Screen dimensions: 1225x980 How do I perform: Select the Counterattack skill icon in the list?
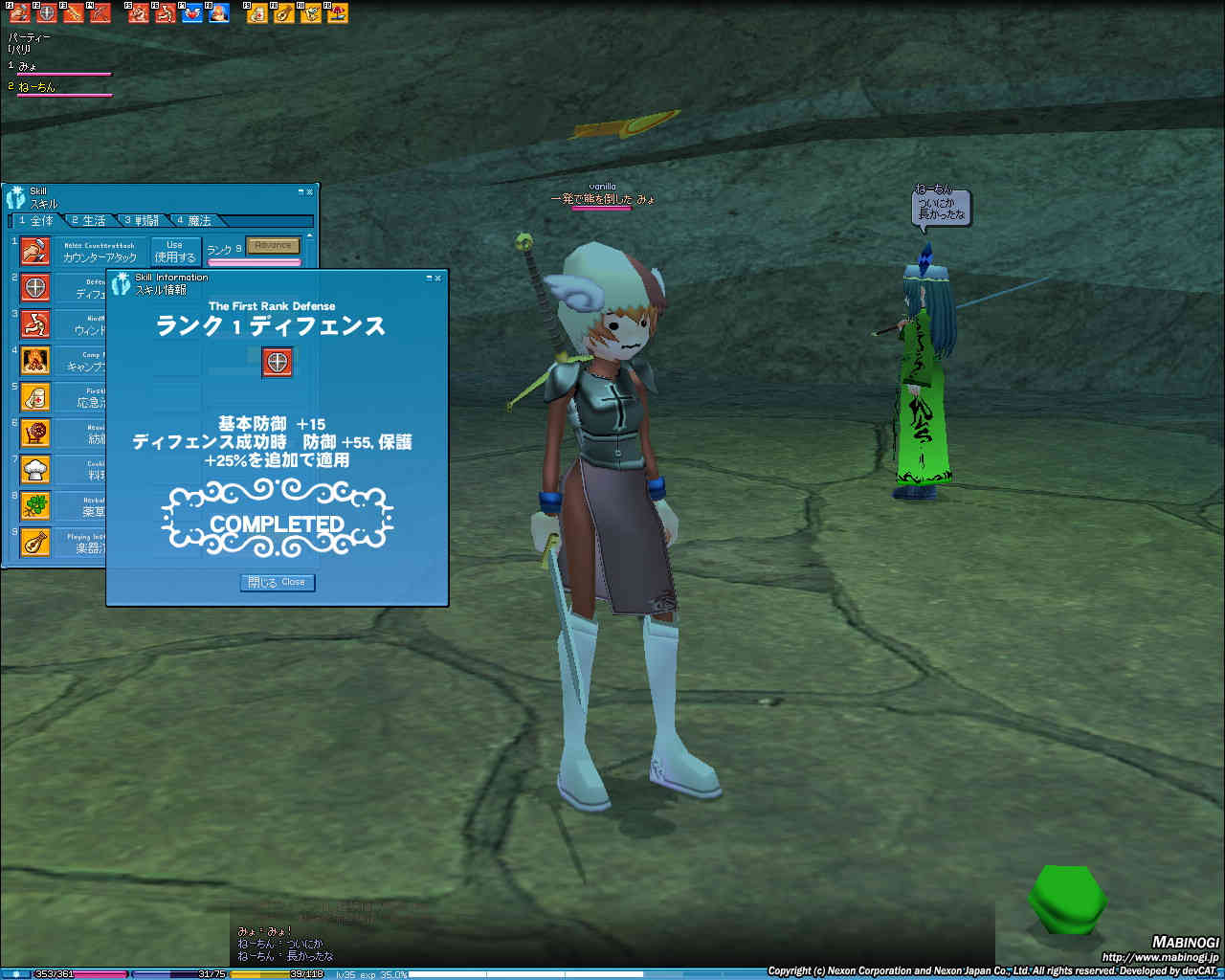pos(35,251)
